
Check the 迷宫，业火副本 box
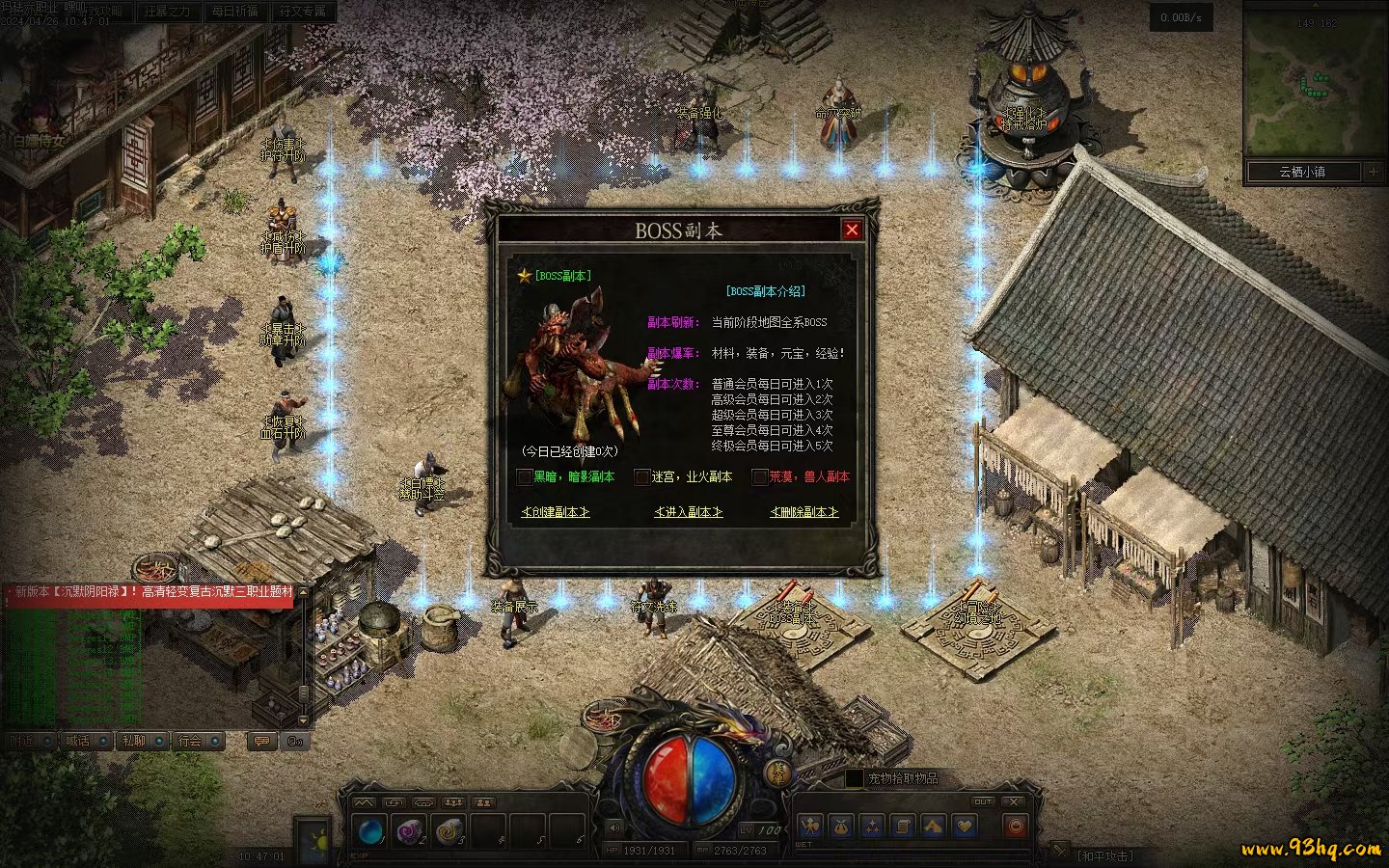point(642,476)
